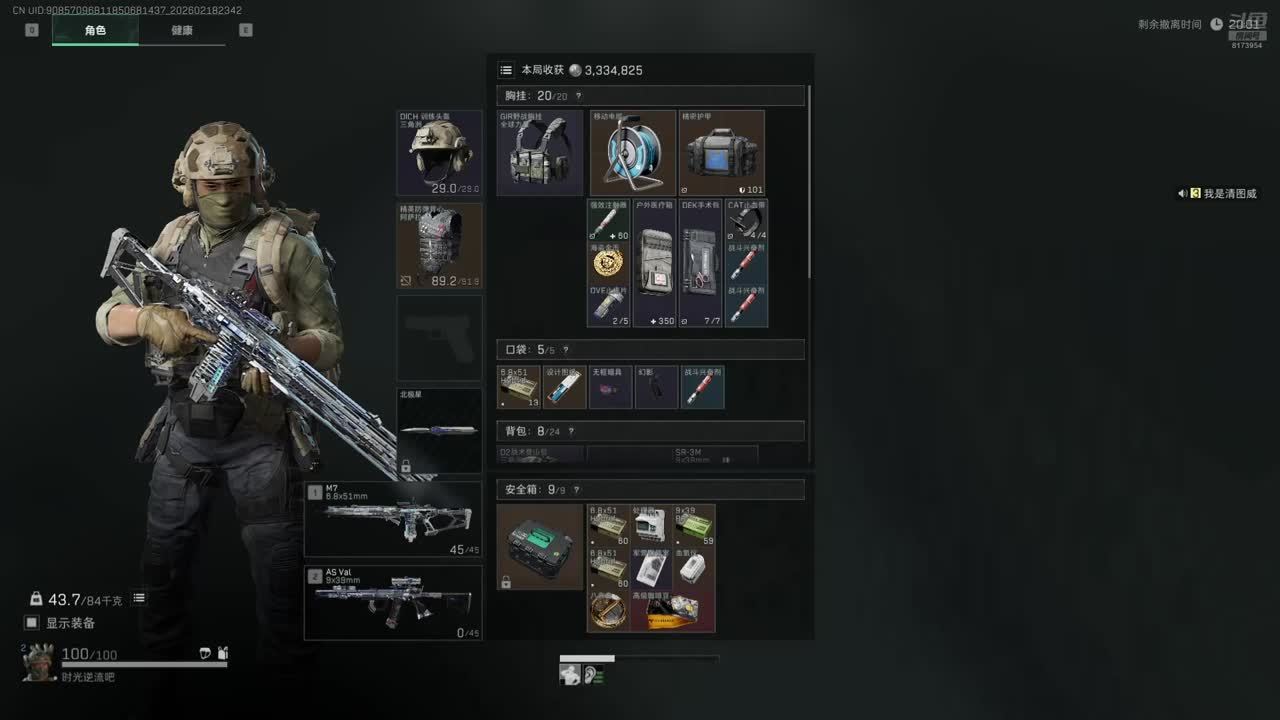Select the blue cable reel item
The image size is (1280, 720).
[x=633, y=153]
